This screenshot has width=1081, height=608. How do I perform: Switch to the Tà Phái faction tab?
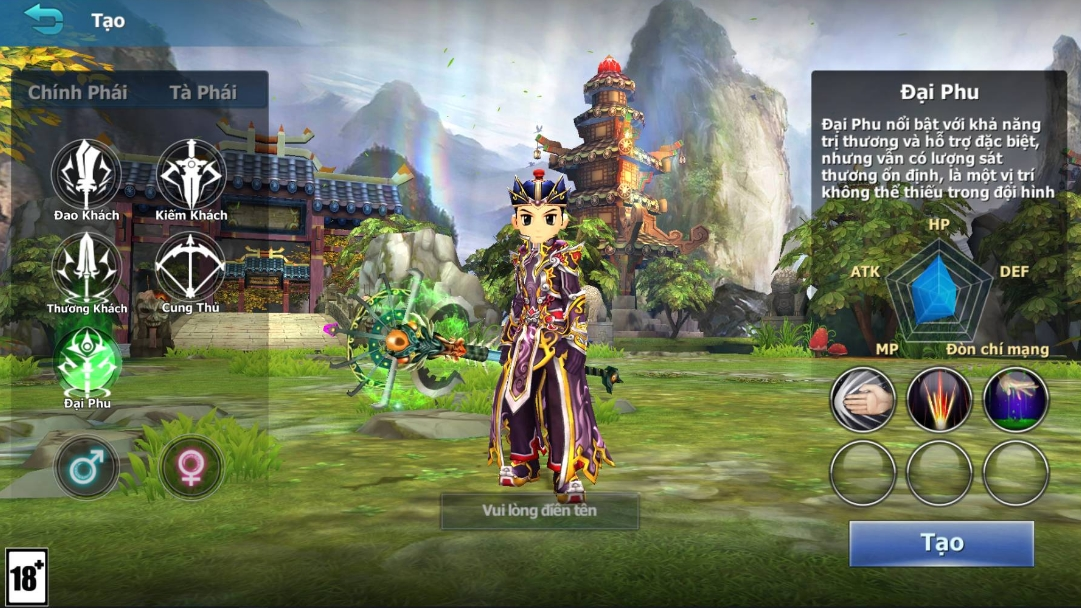click(202, 92)
